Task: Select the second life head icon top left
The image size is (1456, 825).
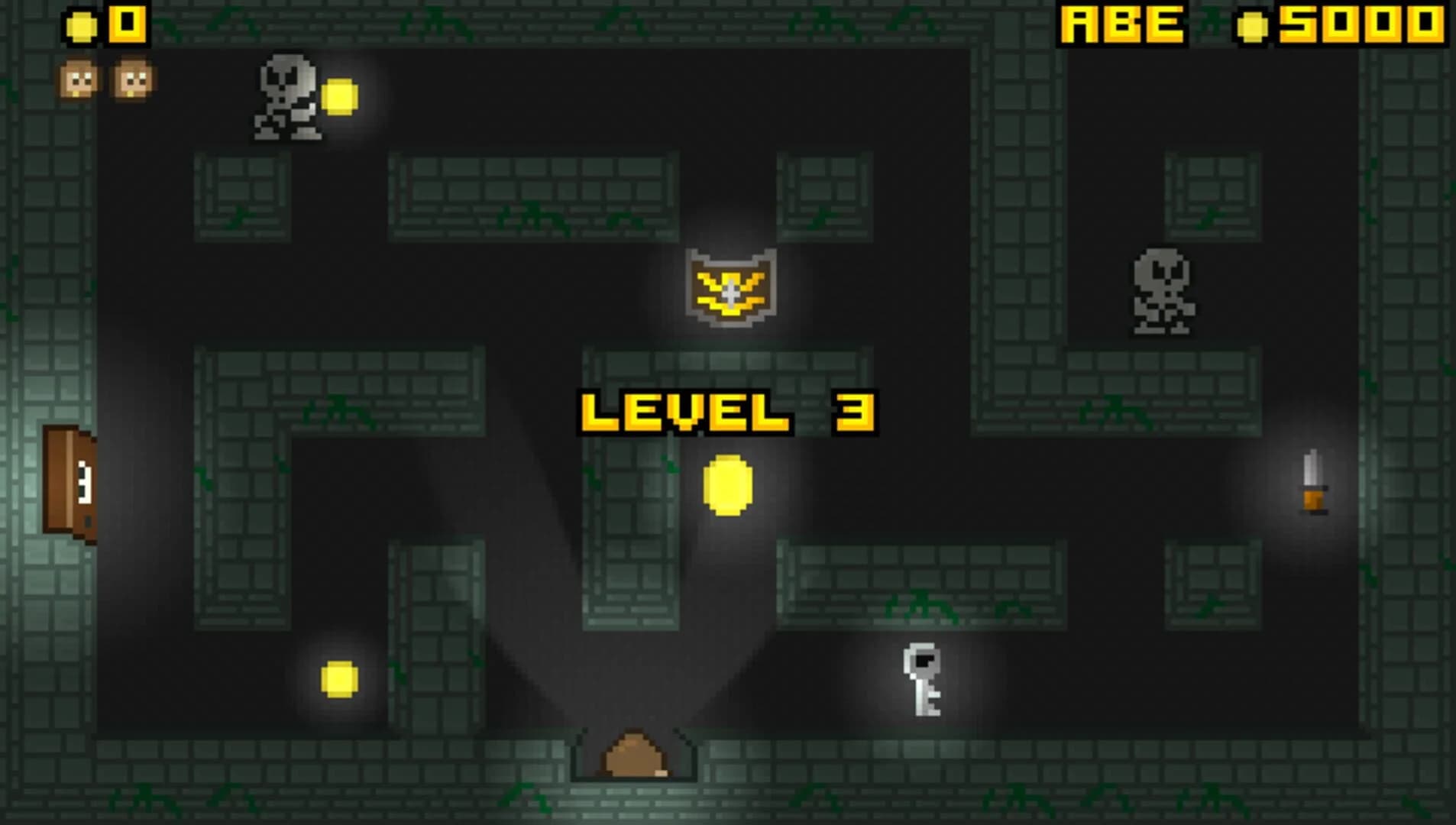Action: (131, 76)
